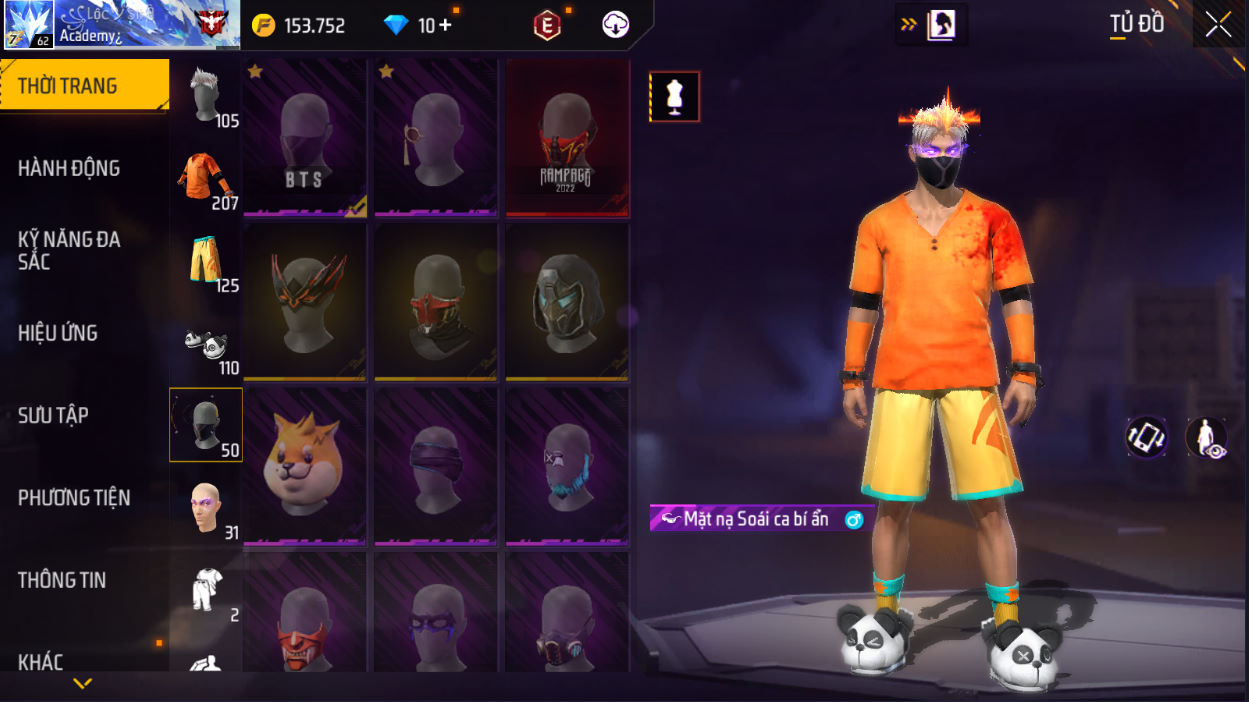Toggle the character visibility eye icon

tap(1207, 437)
